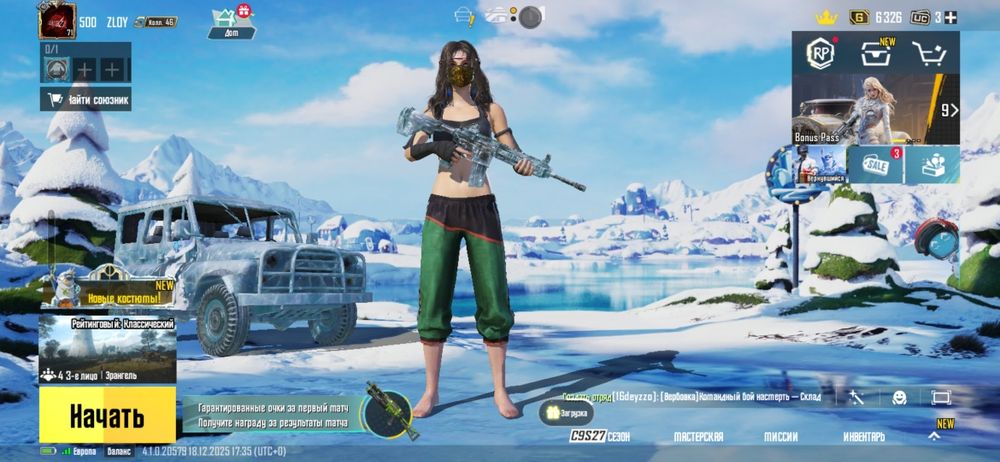
Task: Open the Мастерская workshop tab
Action: click(698, 437)
